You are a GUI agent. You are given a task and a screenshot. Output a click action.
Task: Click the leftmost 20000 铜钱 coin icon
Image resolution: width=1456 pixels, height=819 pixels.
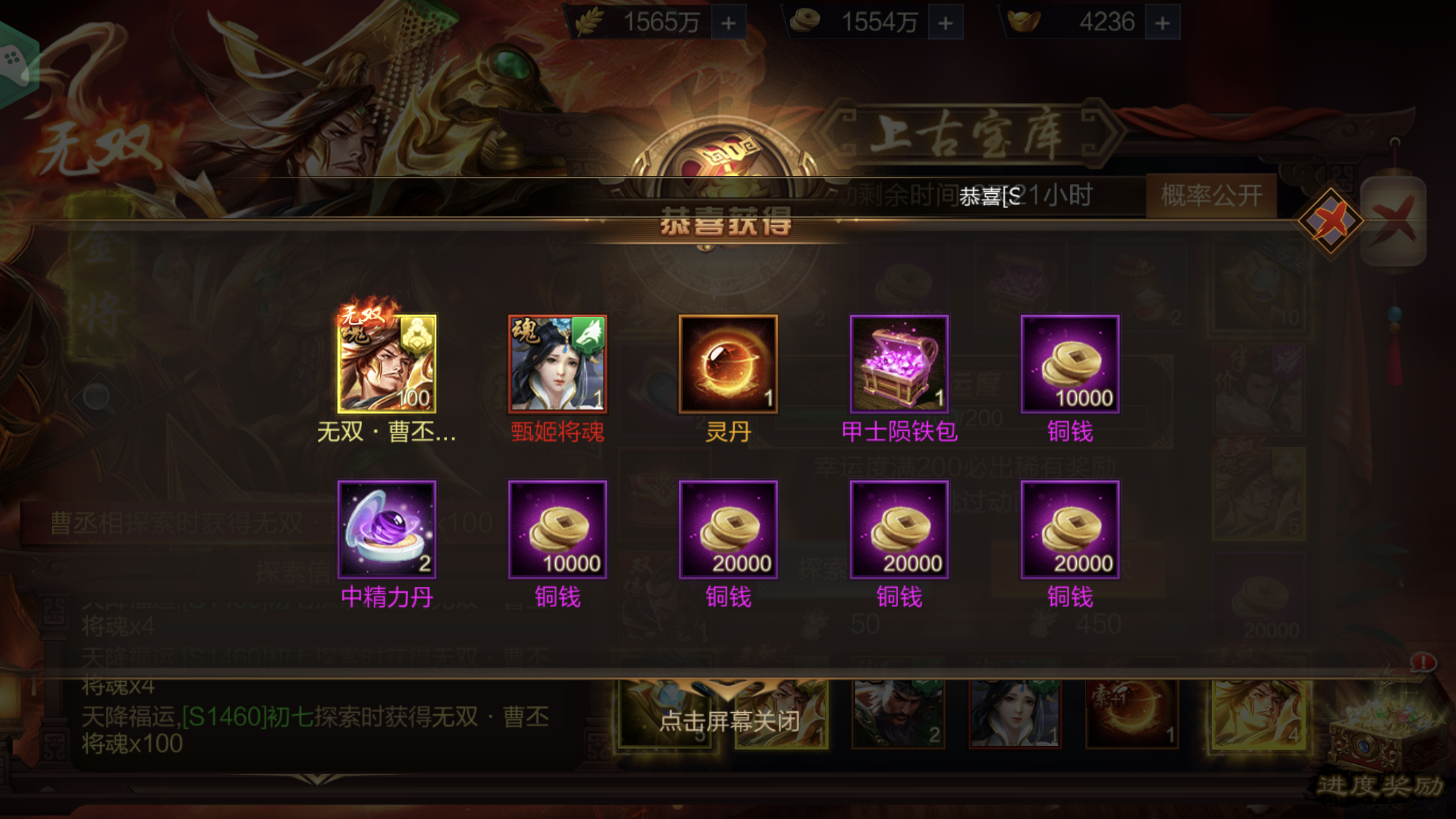pos(727,528)
